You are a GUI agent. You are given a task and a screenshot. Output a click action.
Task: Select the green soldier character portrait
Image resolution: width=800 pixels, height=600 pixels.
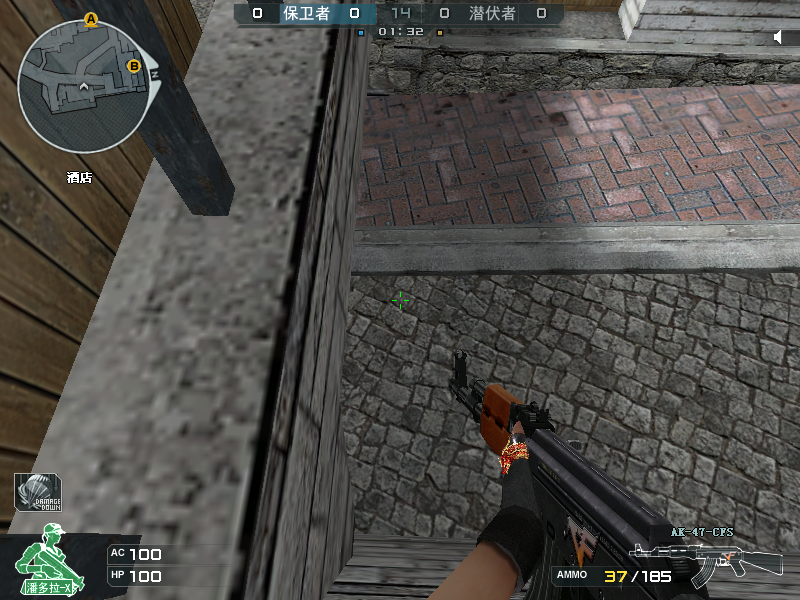[47, 564]
